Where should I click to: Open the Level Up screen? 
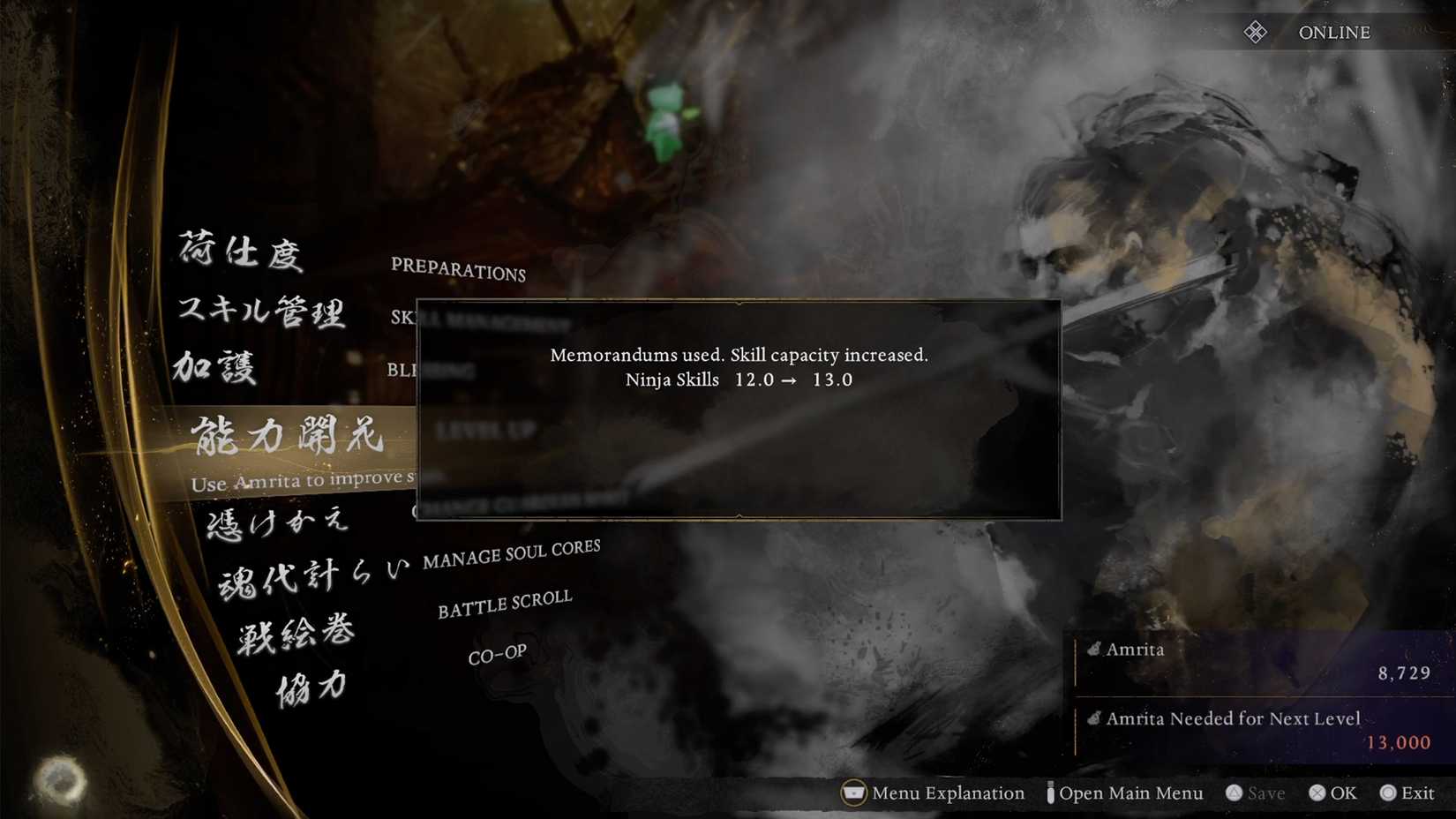(x=487, y=430)
